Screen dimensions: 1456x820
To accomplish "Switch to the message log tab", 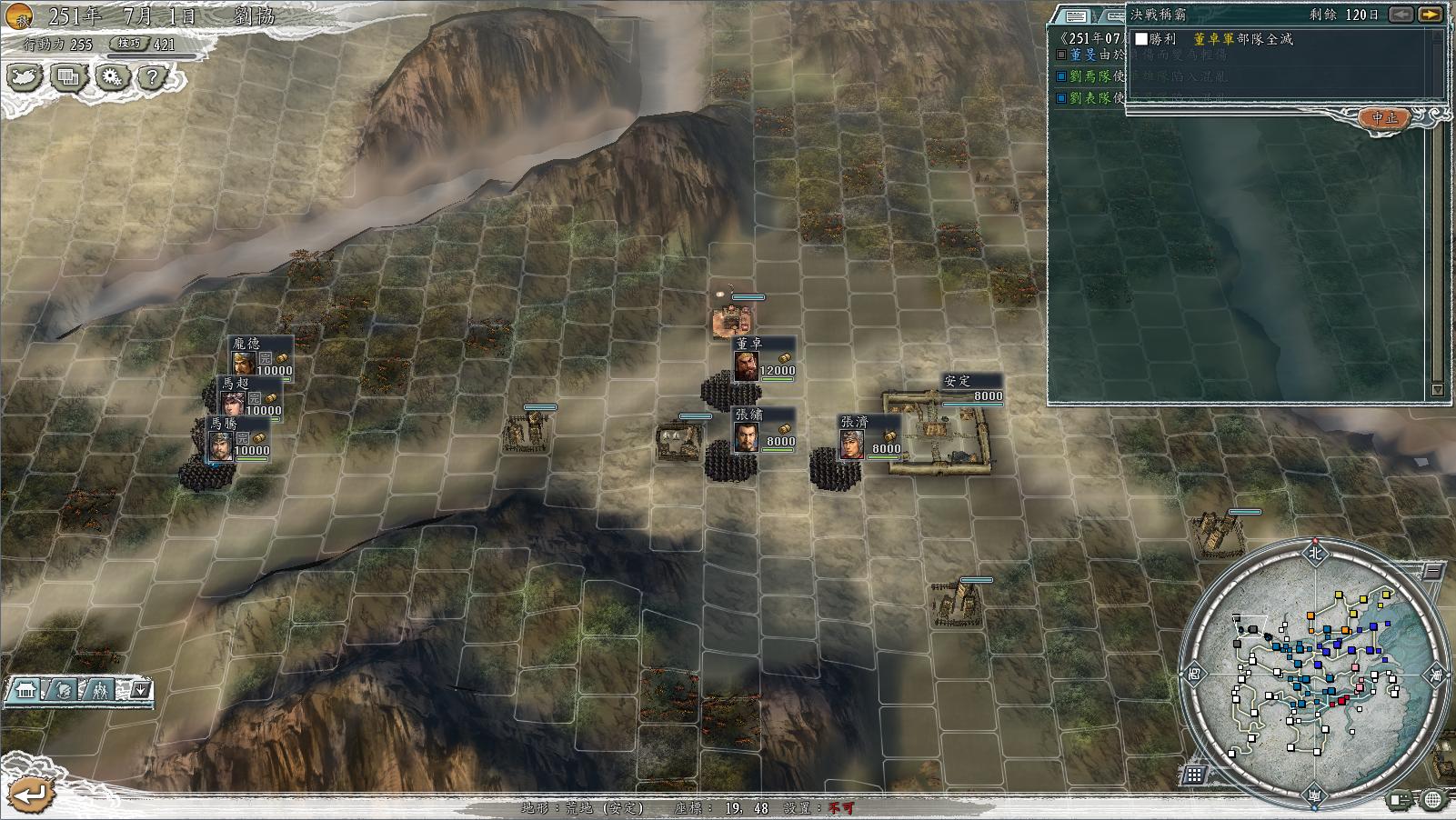I will (1076, 15).
